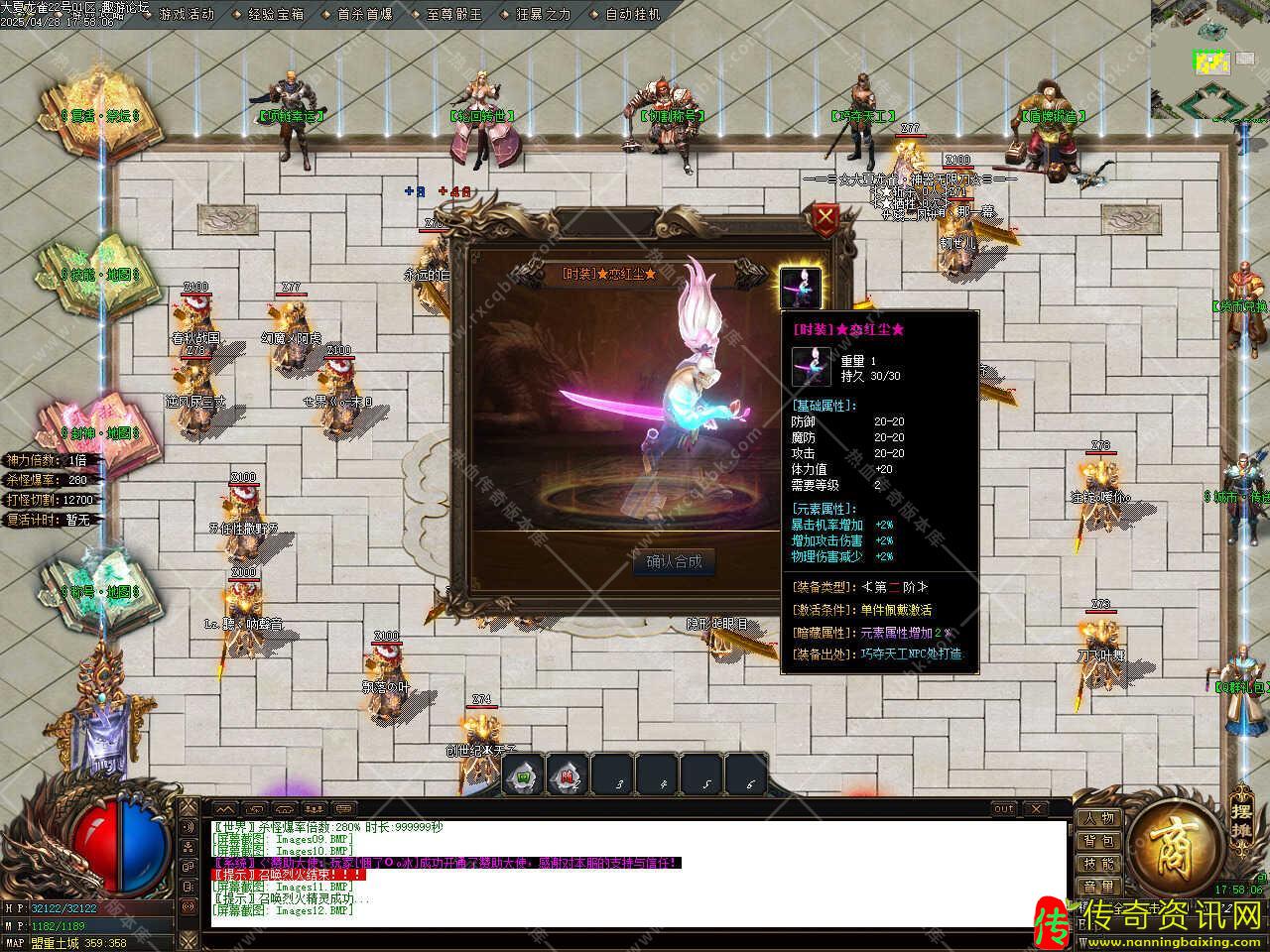Screen dimensions: 1270x952
Task: Open the 至尊骰王 dice king menu
Action: point(453,15)
